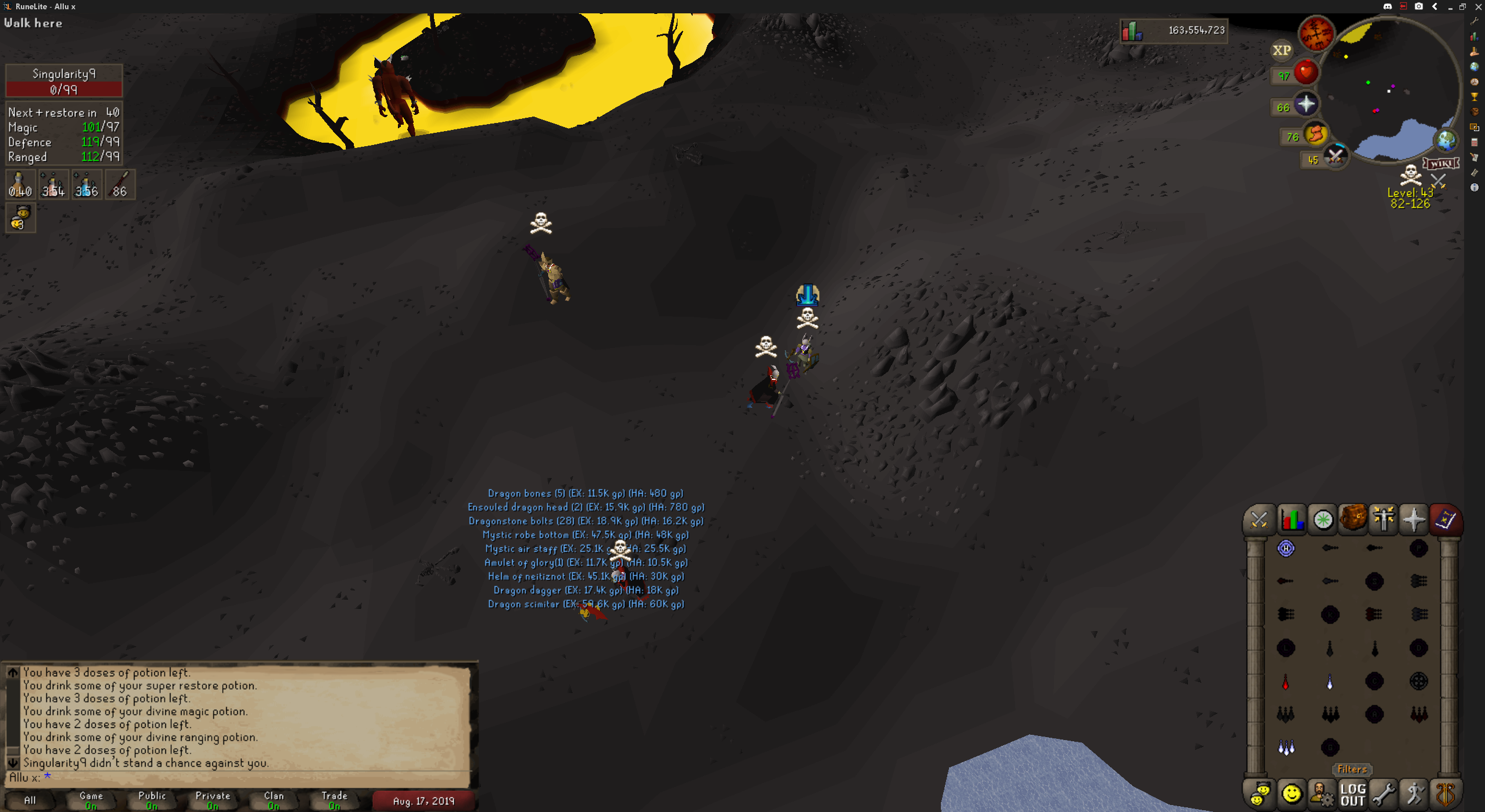Show the Worn Equipment tab
Screen dimensions: 1485x812
(1383, 519)
